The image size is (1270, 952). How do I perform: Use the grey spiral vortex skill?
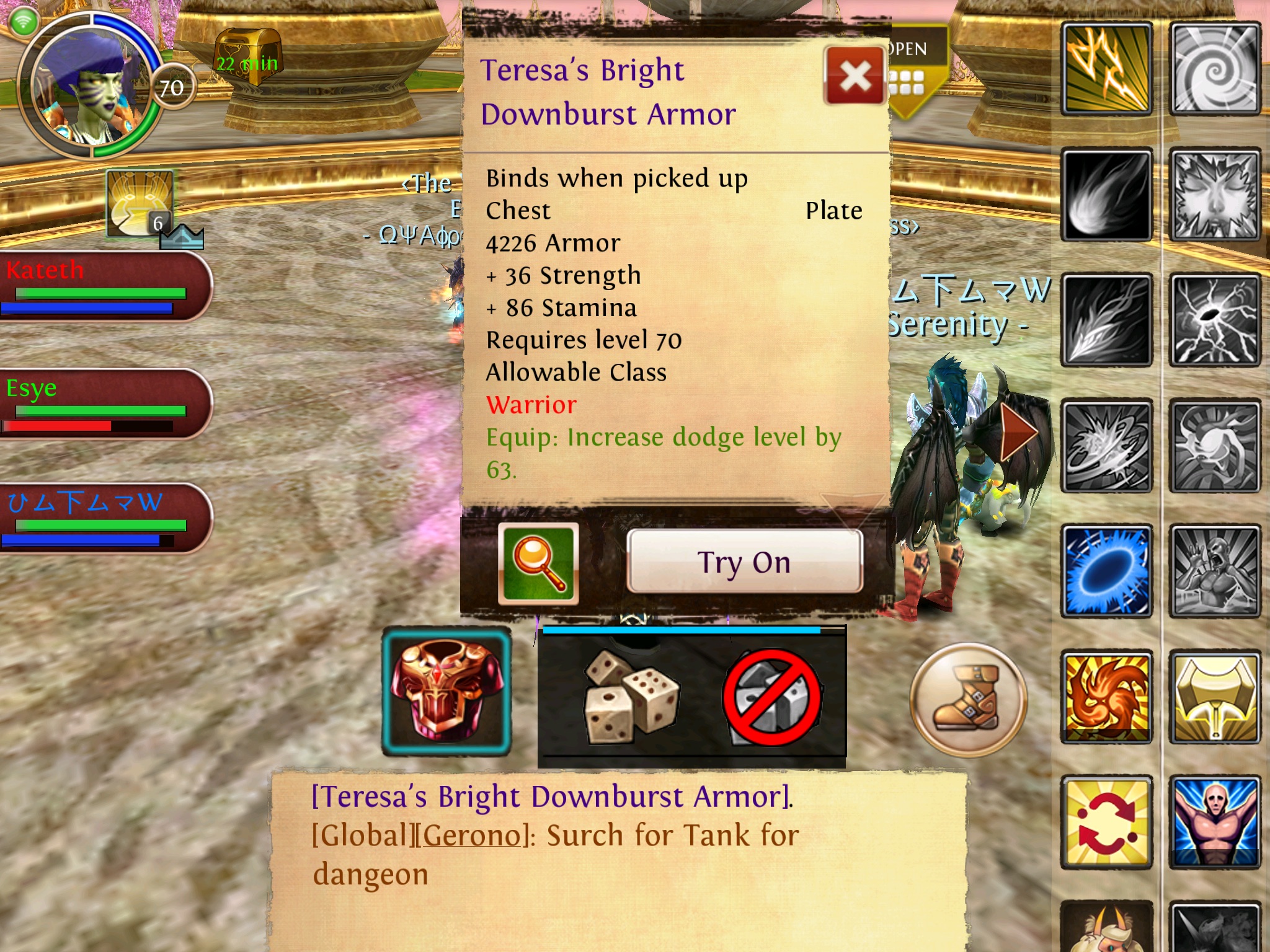[x=1215, y=69]
